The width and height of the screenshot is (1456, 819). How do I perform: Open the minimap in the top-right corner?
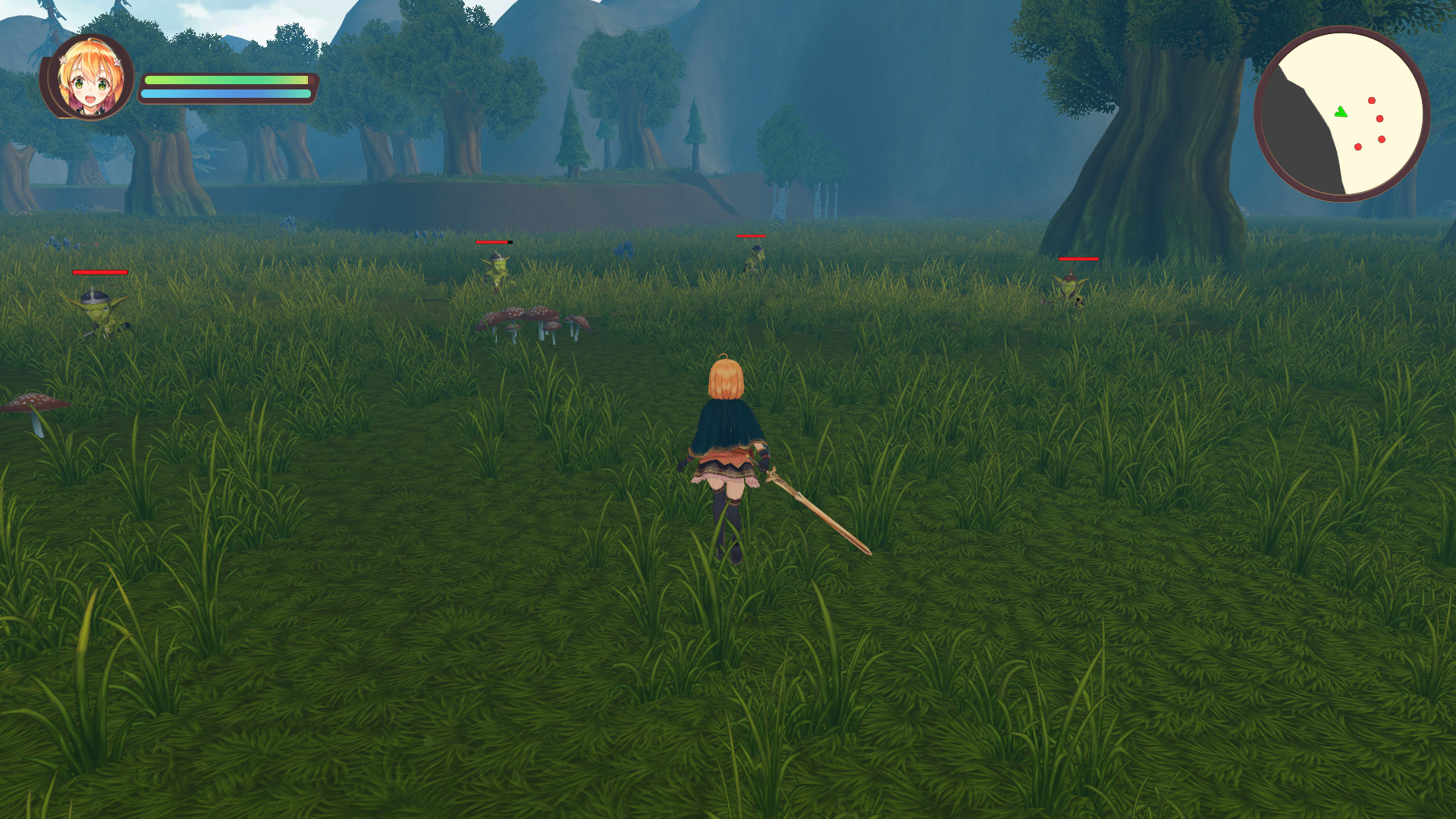1342,114
